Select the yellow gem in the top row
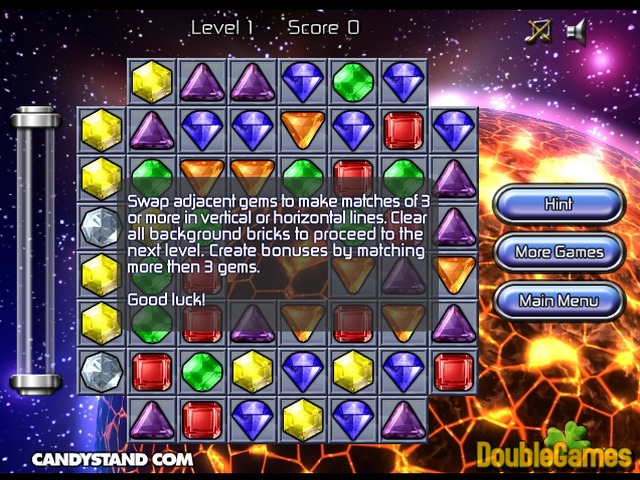This screenshot has width=640, height=480. pyautogui.click(x=152, y=81)
